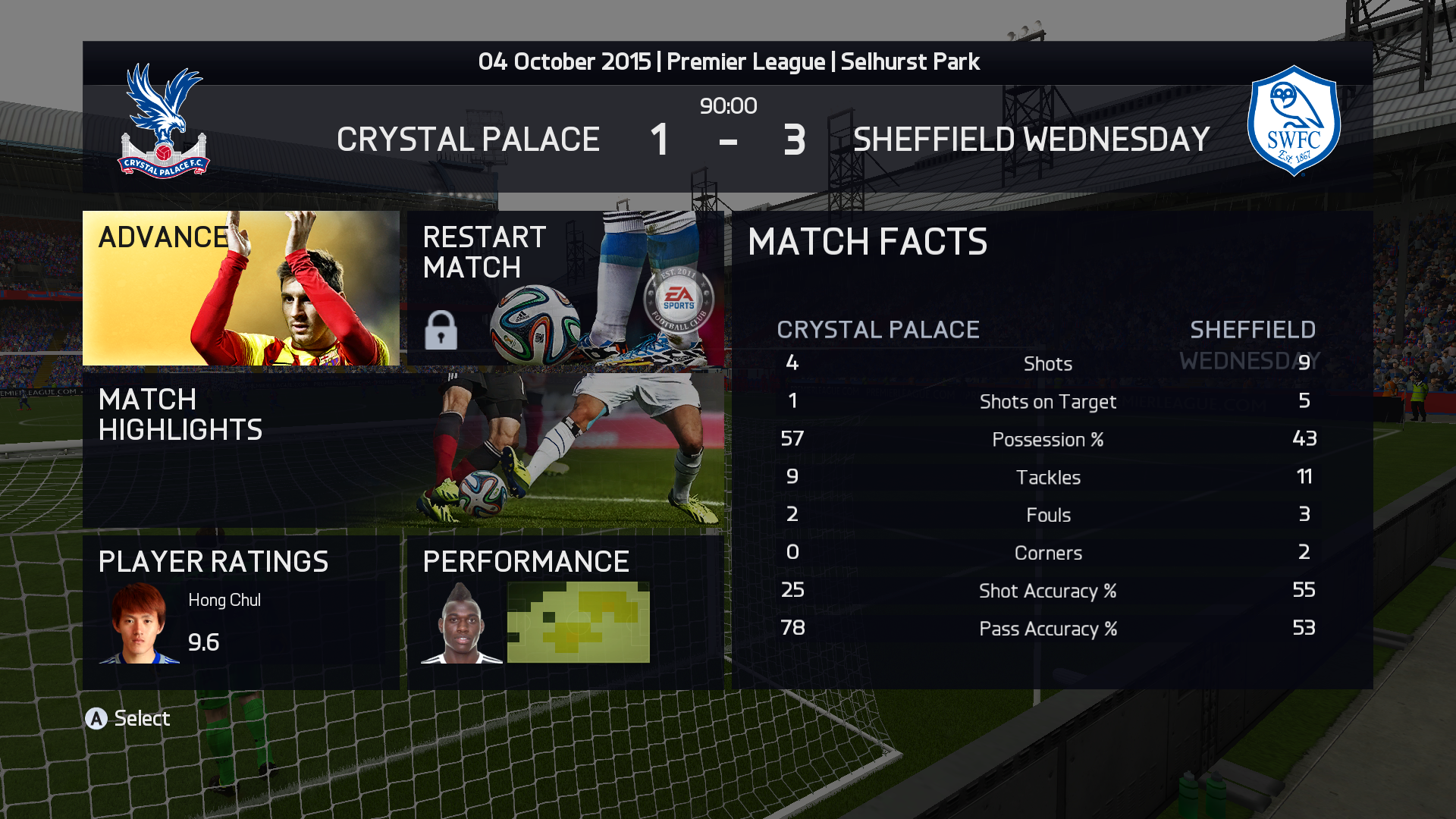The image size is (1456, 819).
Task: Choose the Restart Match tile
Action: (565, 288)
